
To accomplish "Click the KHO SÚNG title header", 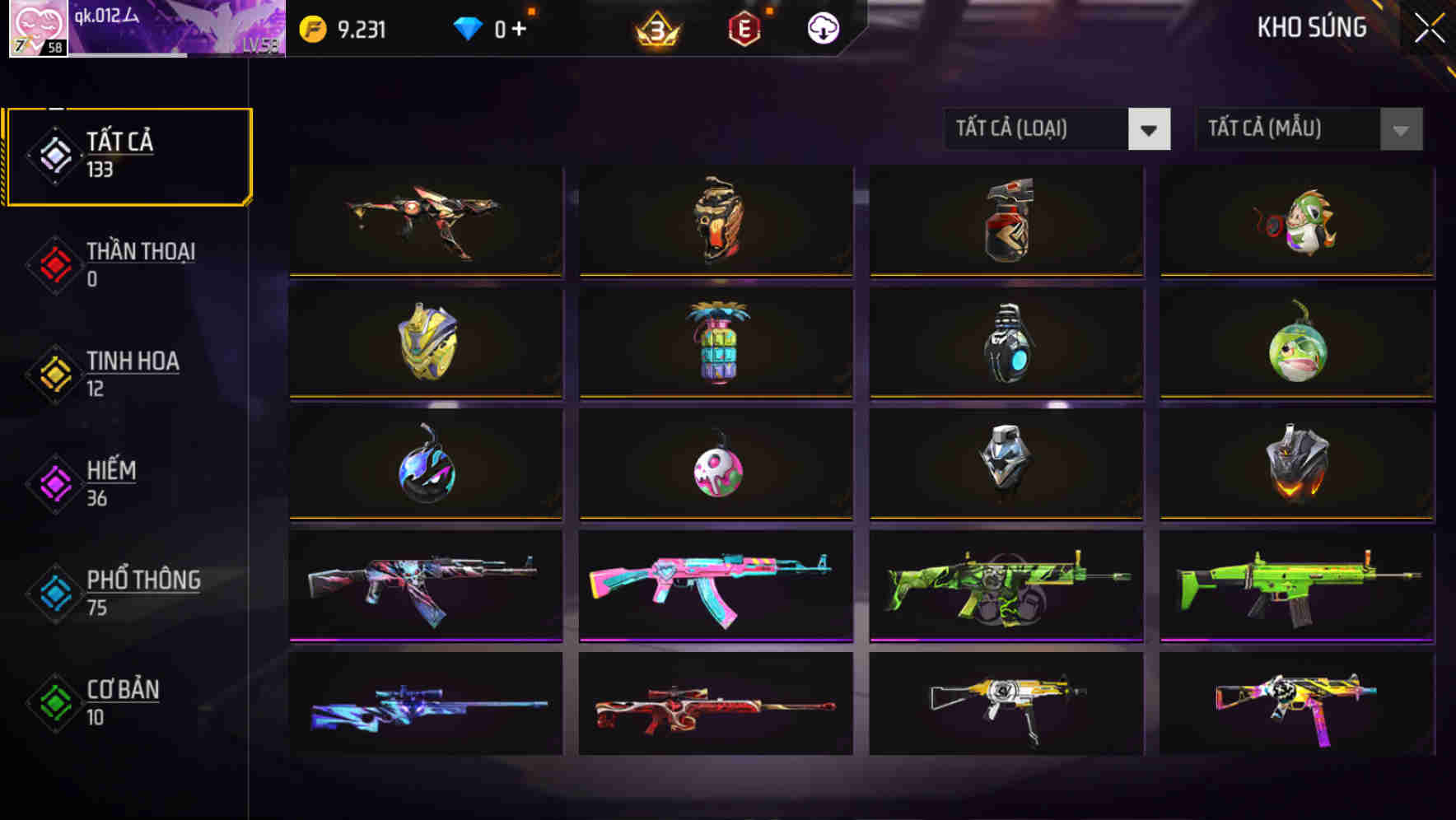I will point(1312,26).
